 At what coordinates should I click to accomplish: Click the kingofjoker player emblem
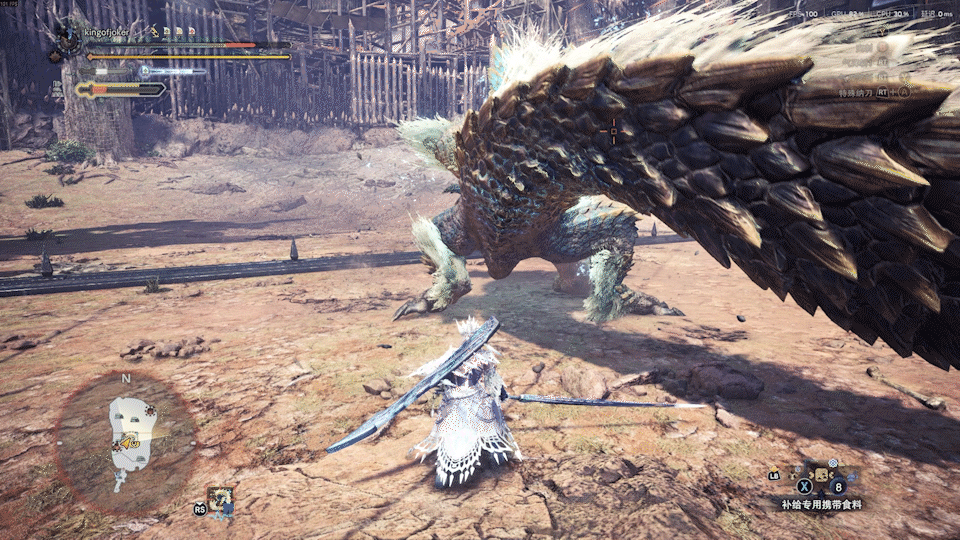[68, 37]
